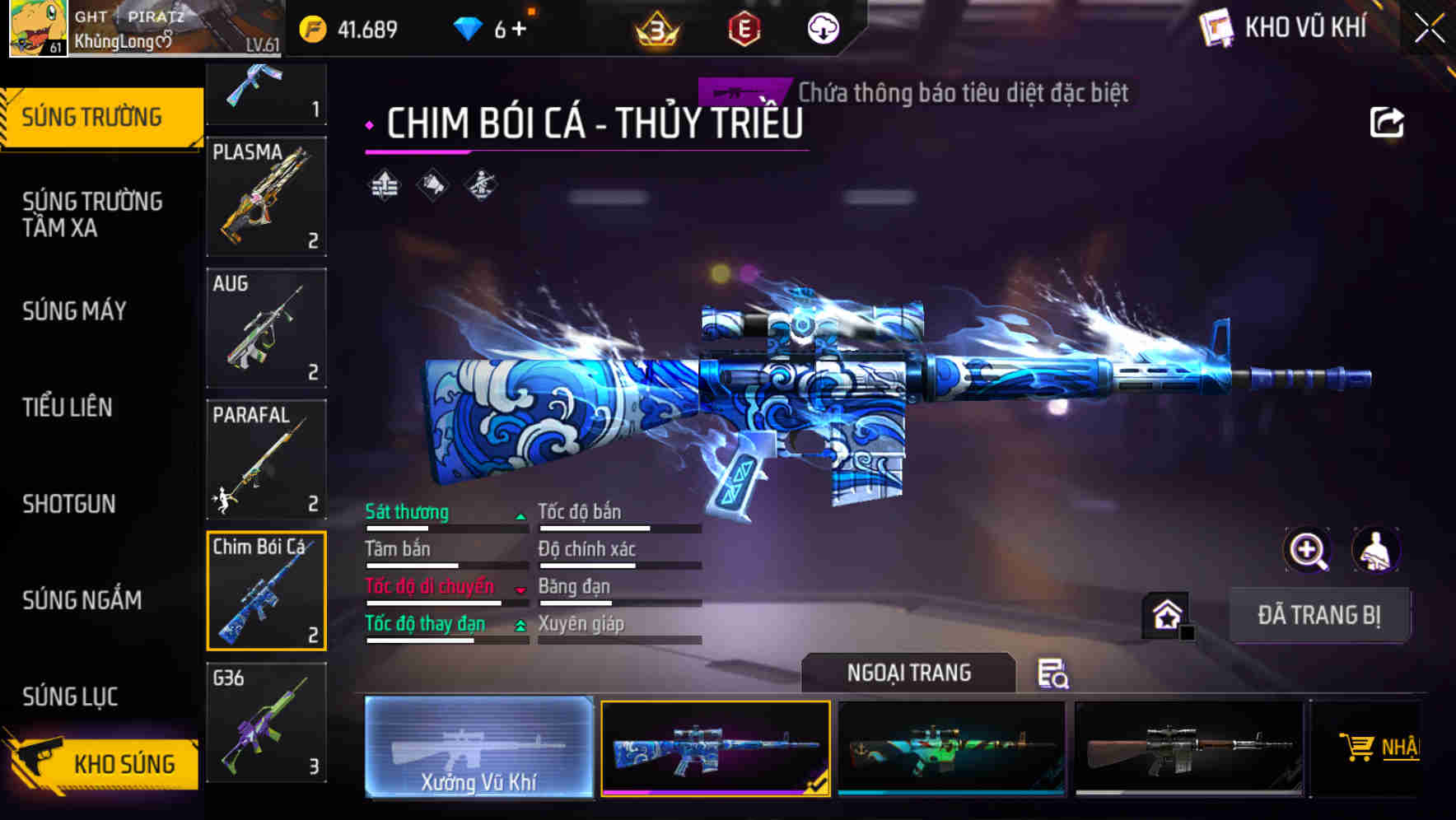The image size is (1456, 820).
Task: Click the character preview icon beside the magnifier
Action: [1377, 550]
